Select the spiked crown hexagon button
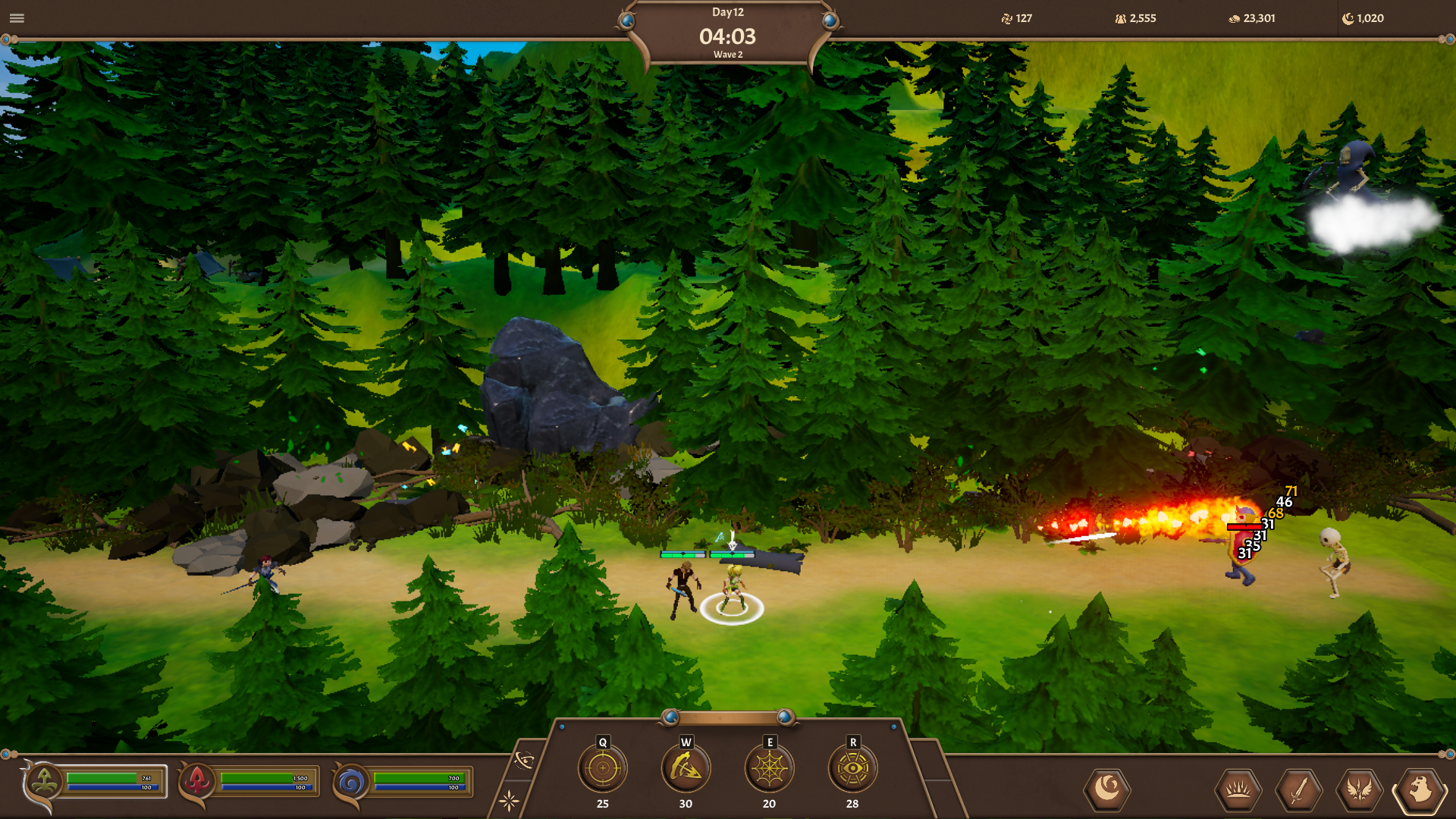The image size is (1456, 819). (1238, 790)
